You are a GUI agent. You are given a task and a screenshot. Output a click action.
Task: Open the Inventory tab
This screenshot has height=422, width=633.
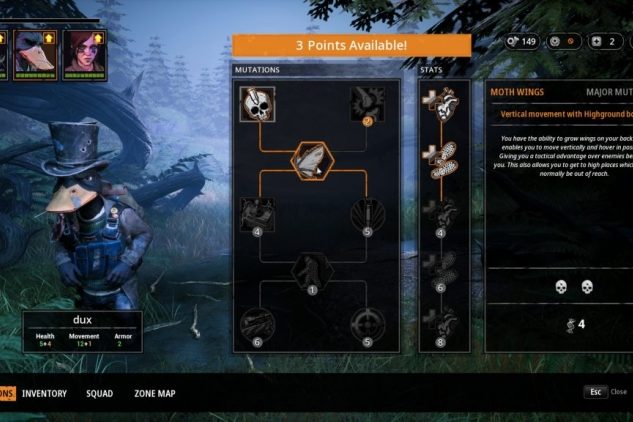[44, 393]
